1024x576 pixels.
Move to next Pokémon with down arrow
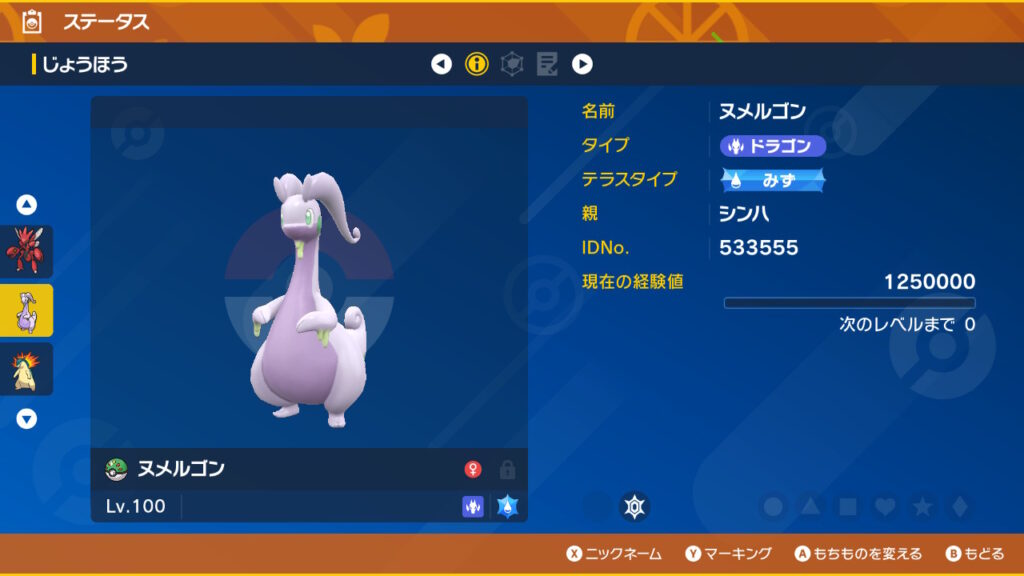pyautogui.click(x=27, y=419)
